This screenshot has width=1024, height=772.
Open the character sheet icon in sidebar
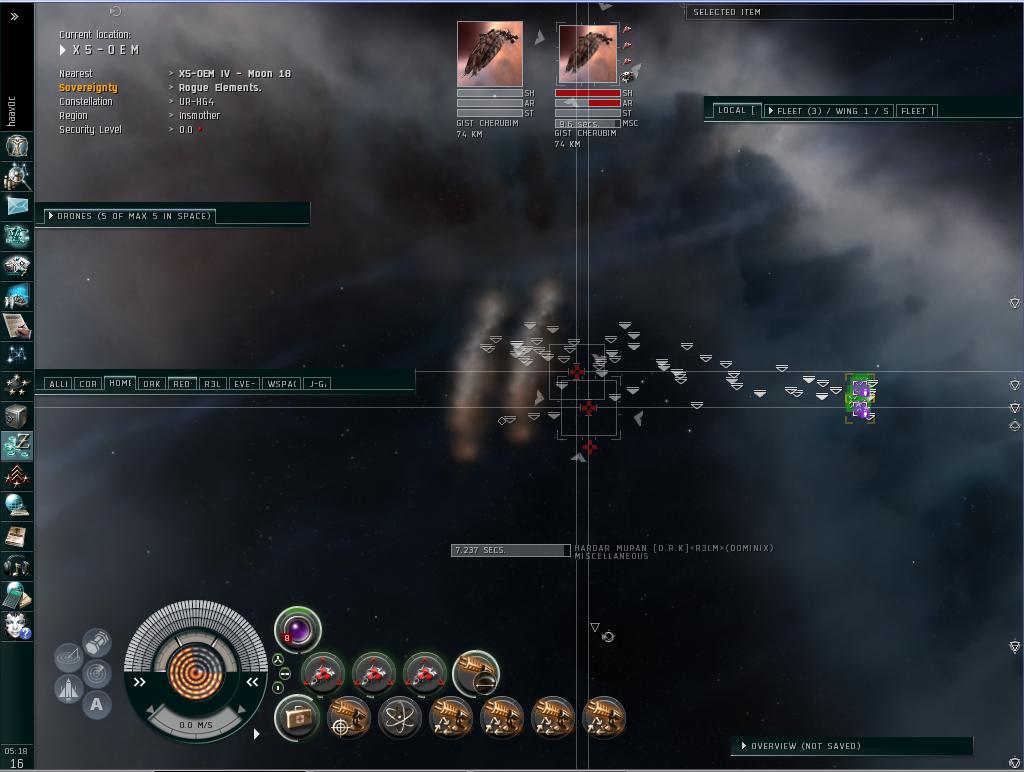point(17,146)
